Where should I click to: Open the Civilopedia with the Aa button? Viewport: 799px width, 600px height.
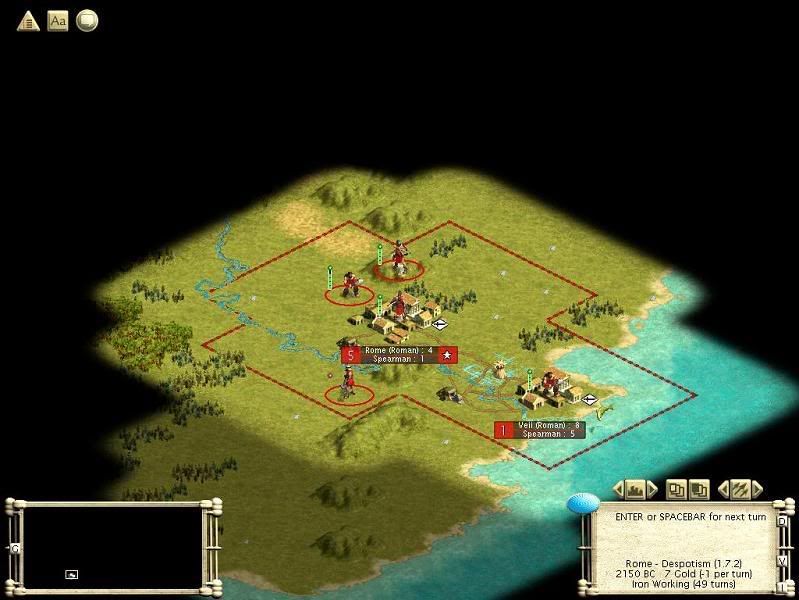coord(58,20)
